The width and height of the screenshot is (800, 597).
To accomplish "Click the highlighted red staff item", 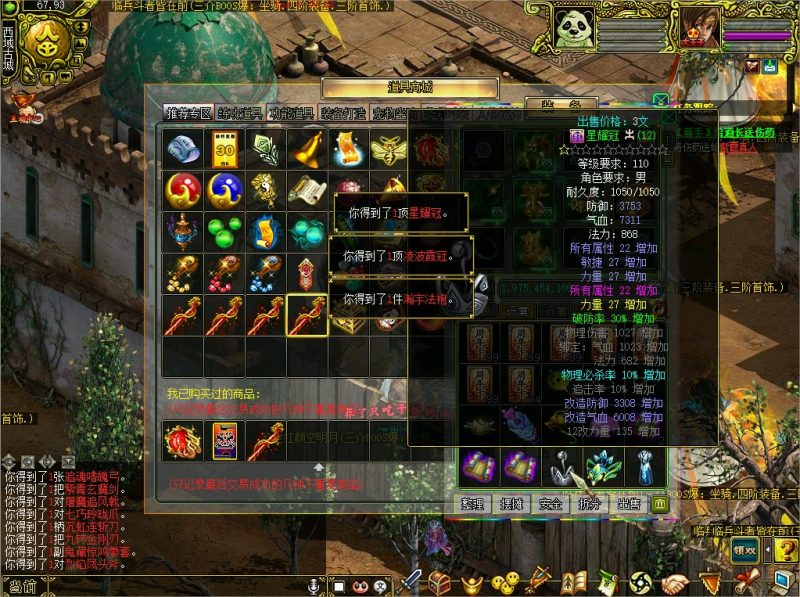I will 307,315.
